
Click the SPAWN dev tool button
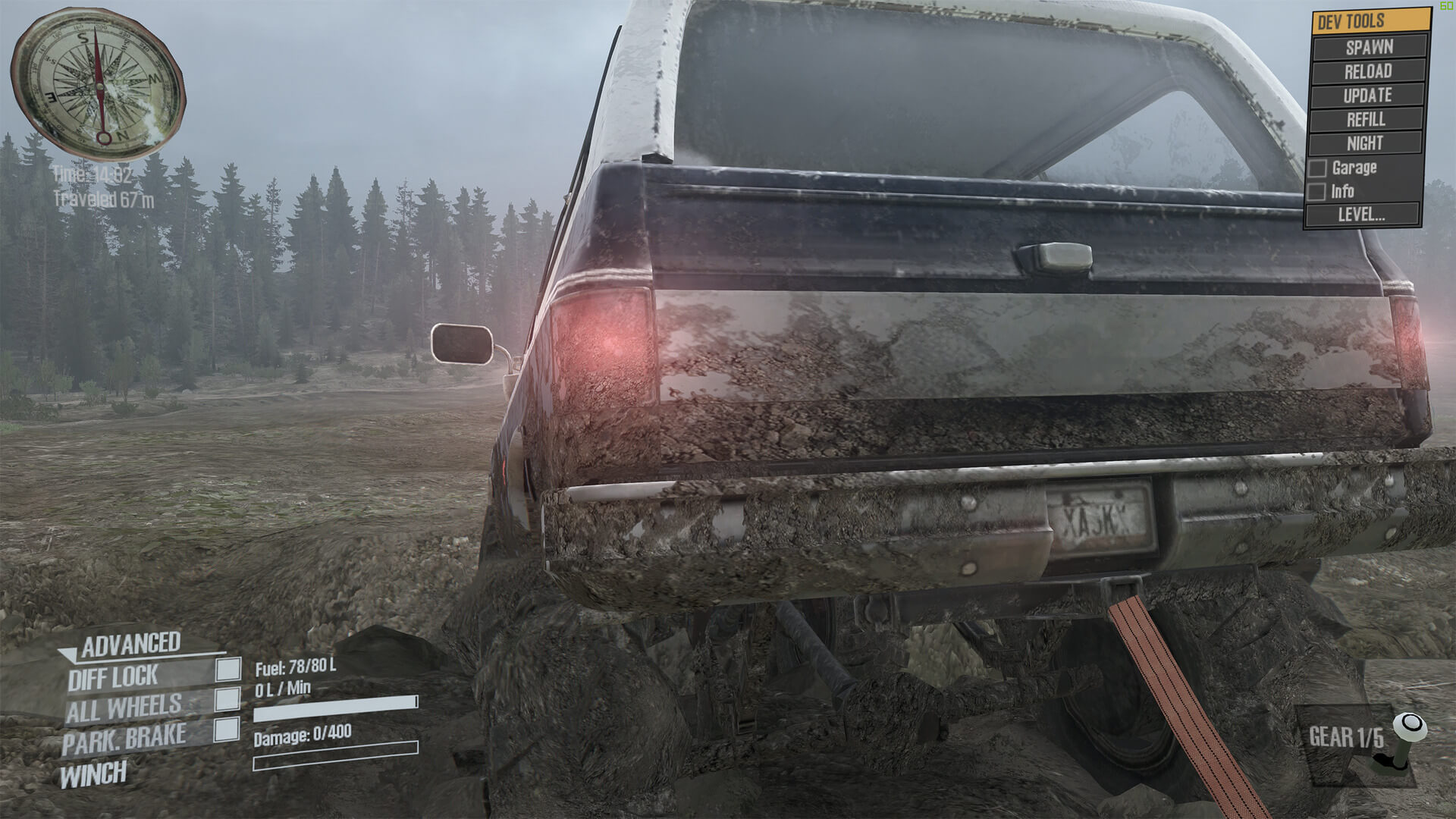pos(1369,47)
